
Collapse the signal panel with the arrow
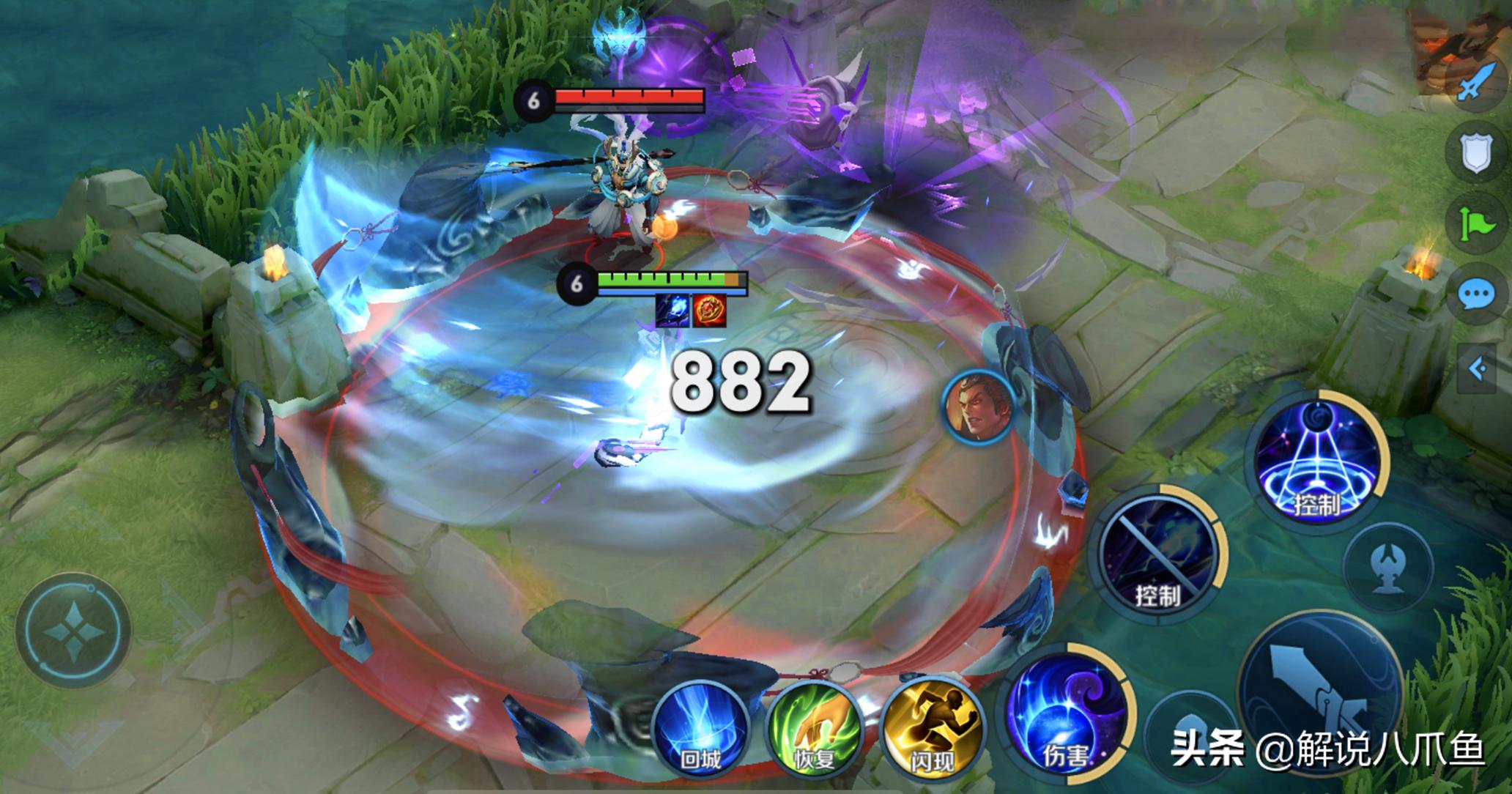pyautogui.click(x=1478, y=368)
